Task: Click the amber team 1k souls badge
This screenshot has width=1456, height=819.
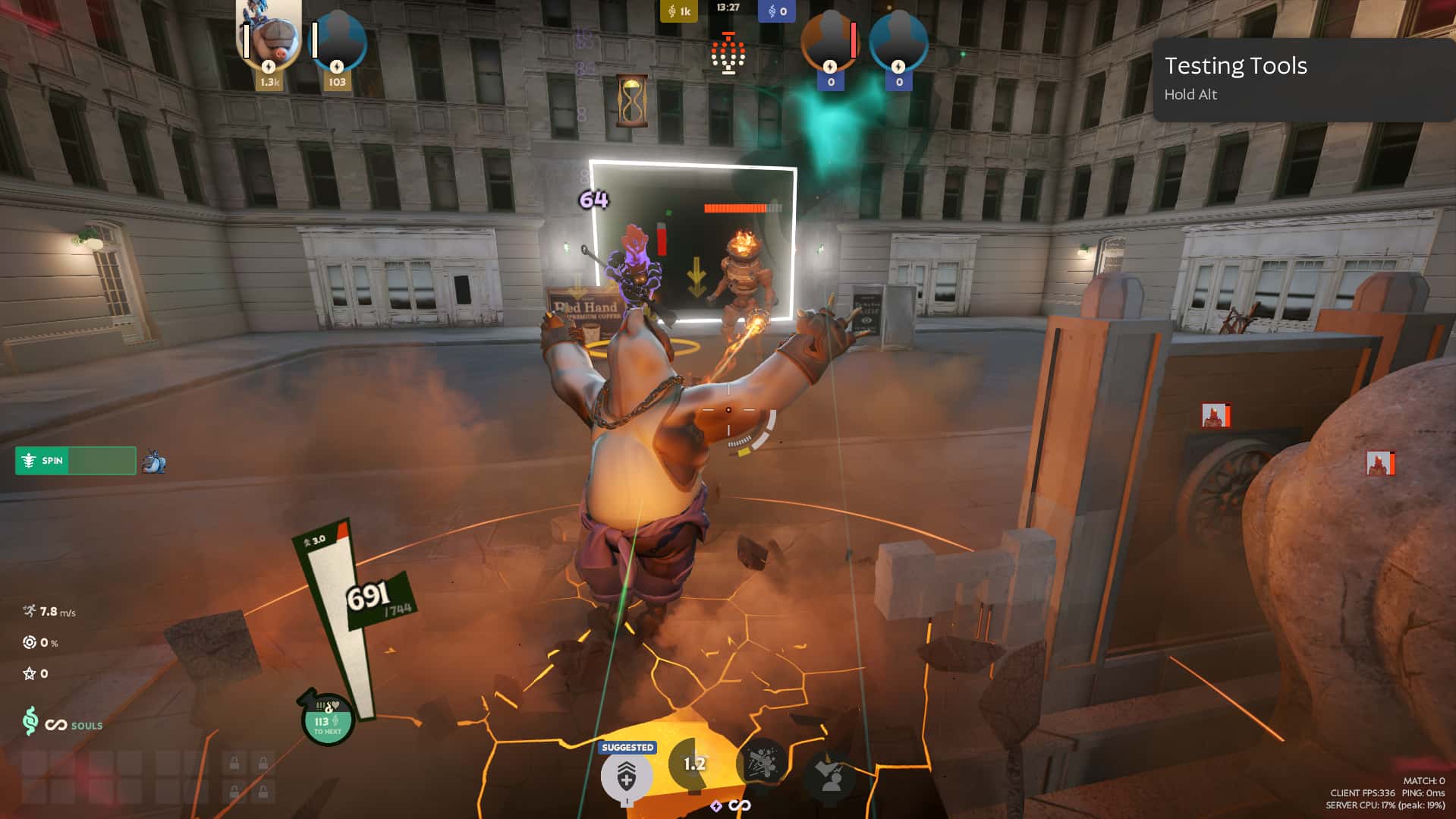Action: (x=678, y=11)
